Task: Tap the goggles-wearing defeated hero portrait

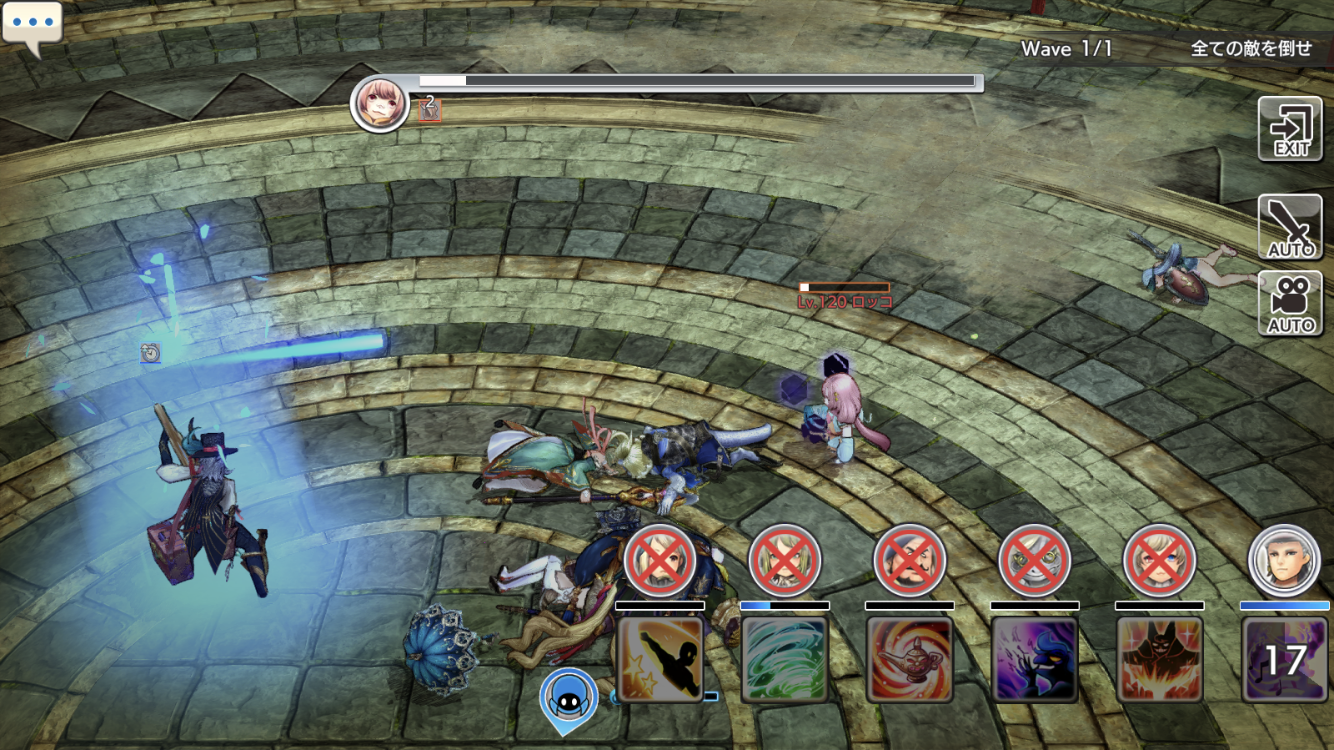Action: (x=1035, y=560)
